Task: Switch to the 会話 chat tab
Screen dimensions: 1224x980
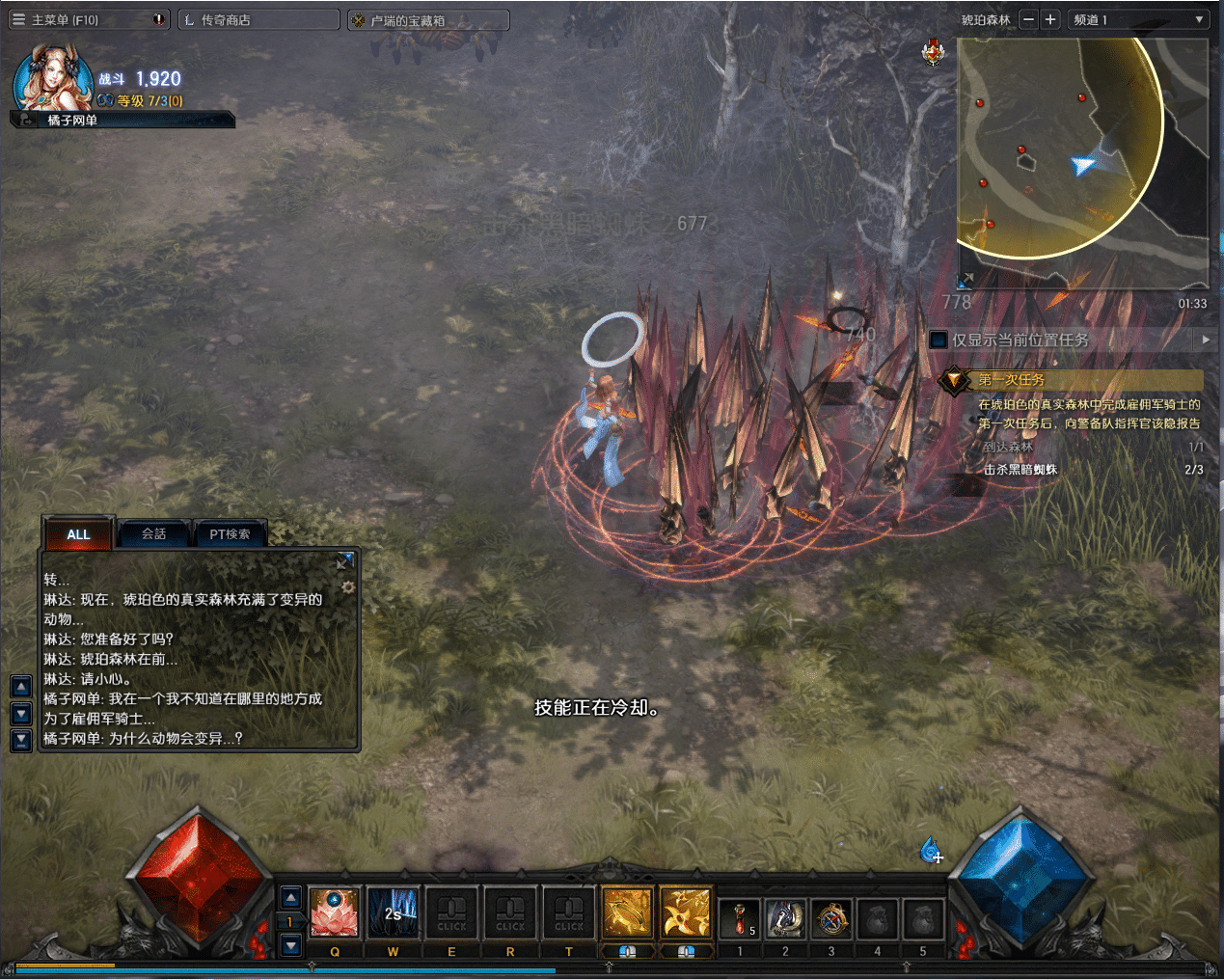Action: (x=154, y=533)
